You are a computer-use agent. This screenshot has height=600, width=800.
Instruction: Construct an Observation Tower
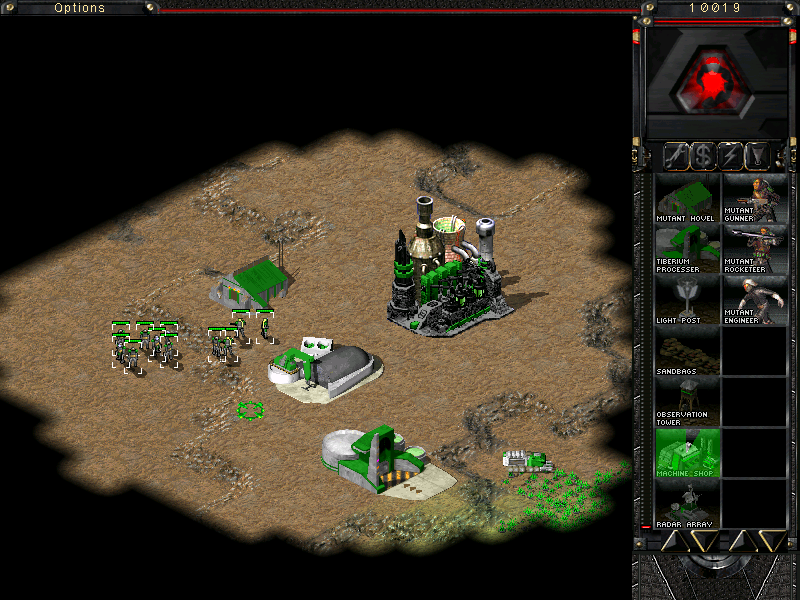pos(686,402)
